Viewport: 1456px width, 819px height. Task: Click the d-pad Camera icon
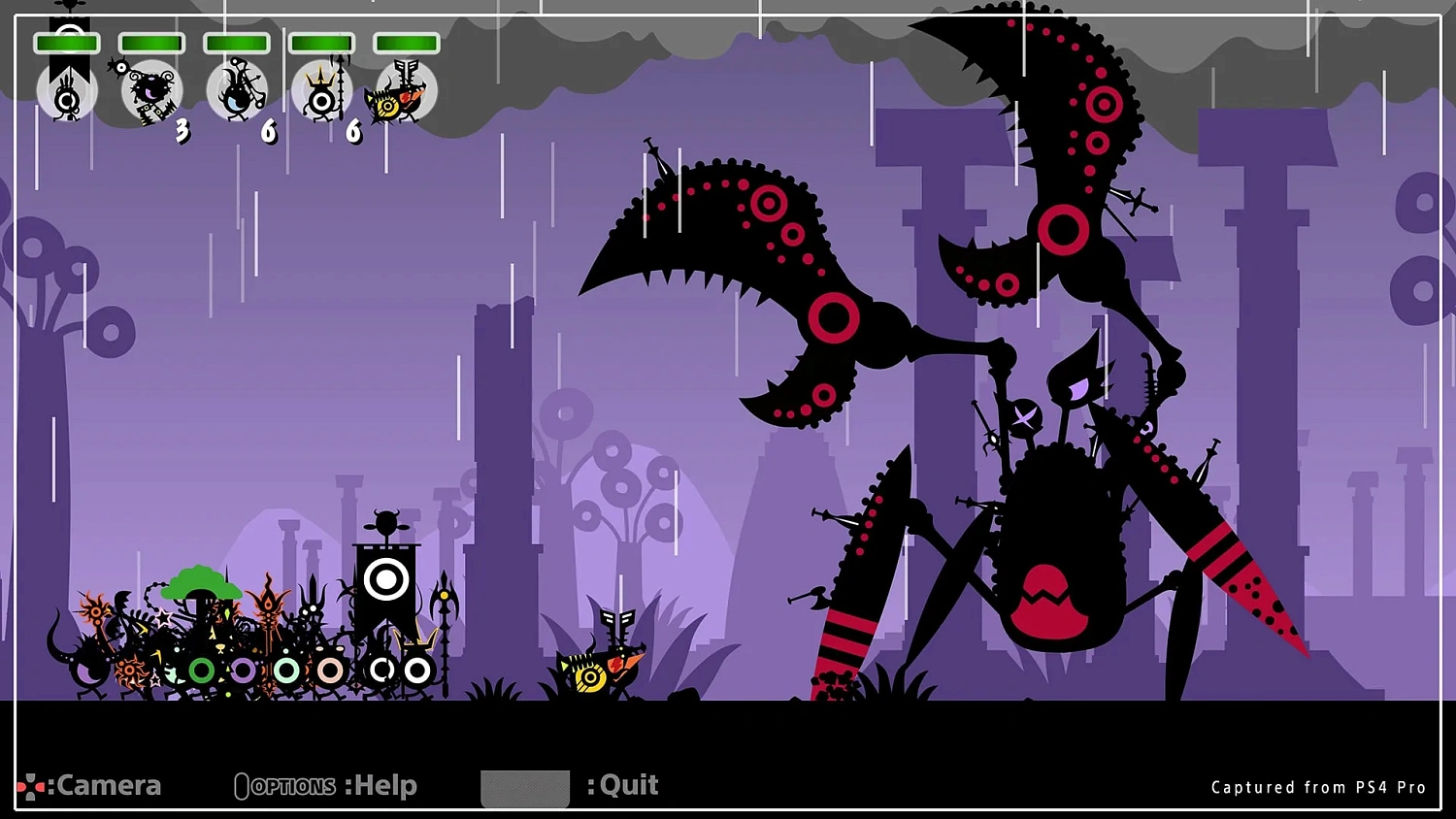coord(29,784)
